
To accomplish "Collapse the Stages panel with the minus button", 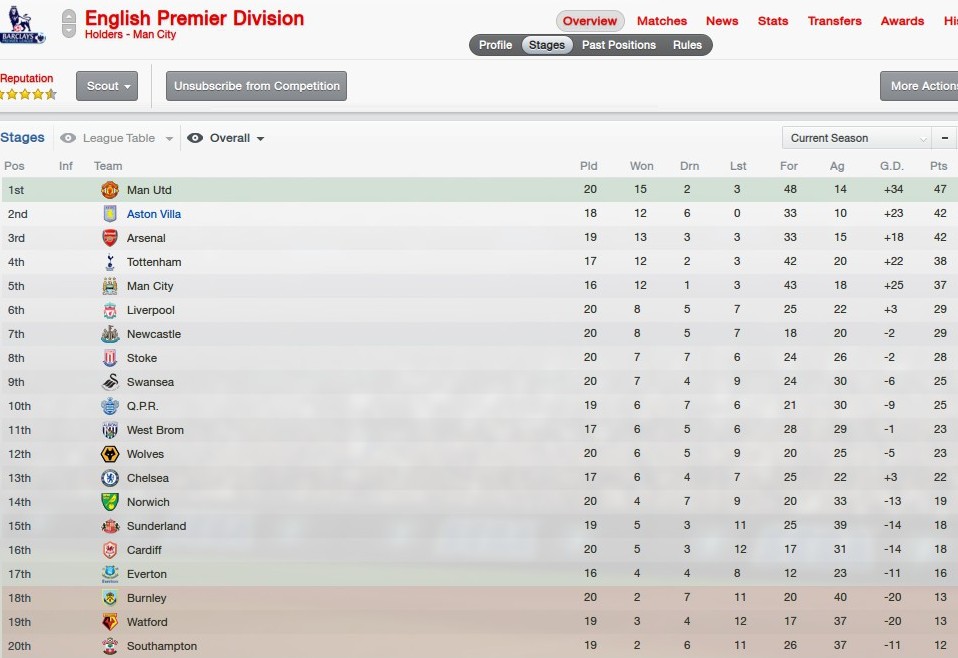I will (x=944, y=138).
